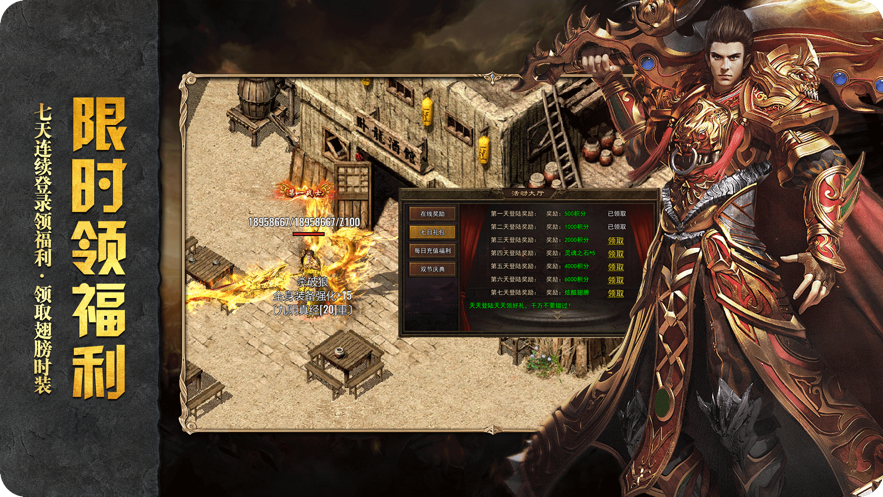Open the 双节庆典 festival celebration tab
This screenshot has height=497, width=883.
[x=432, y=270]
